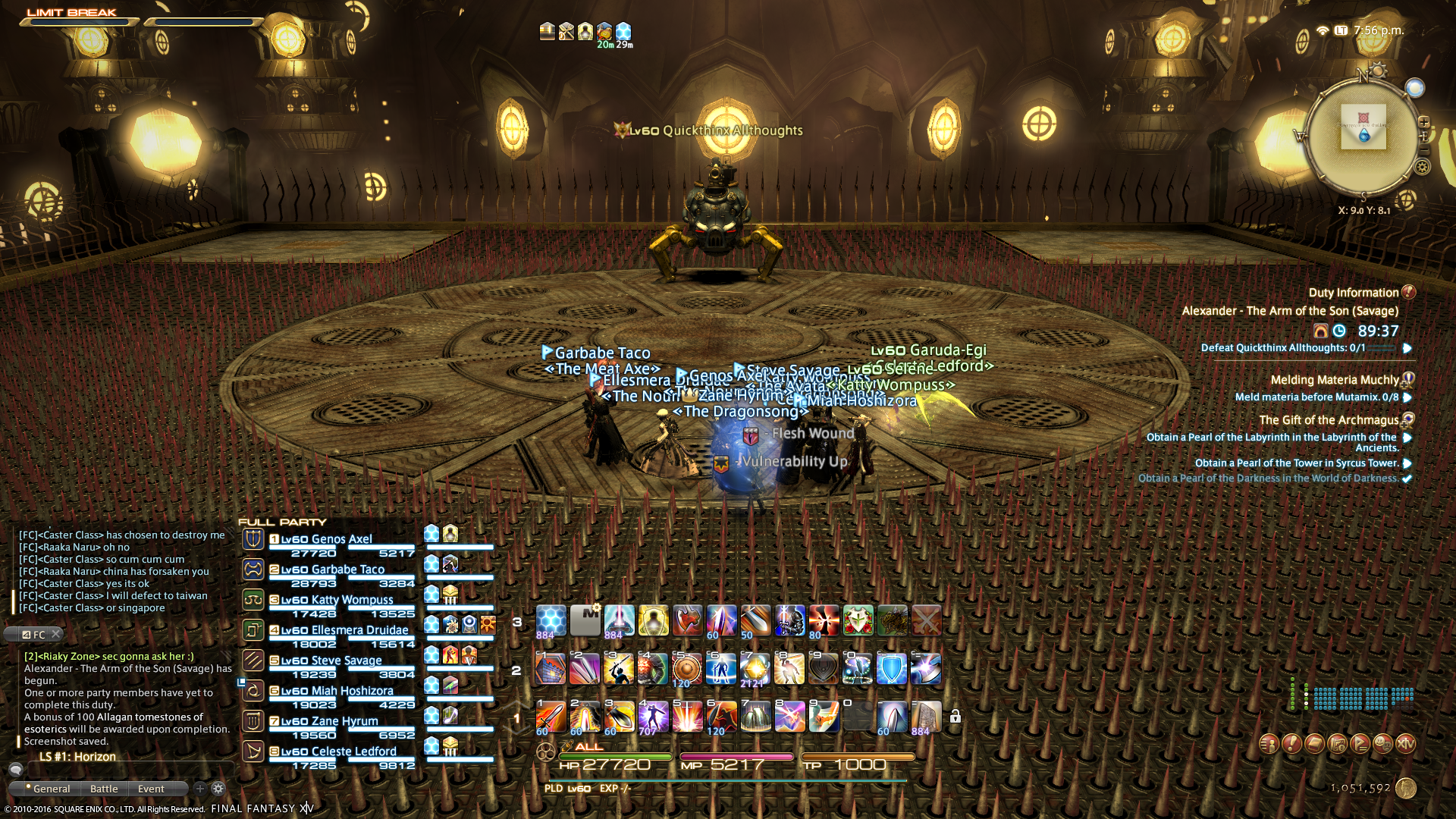Click the plus button to add a chat tab
The image size is (1456, 819).
click(x=199, y=789)
